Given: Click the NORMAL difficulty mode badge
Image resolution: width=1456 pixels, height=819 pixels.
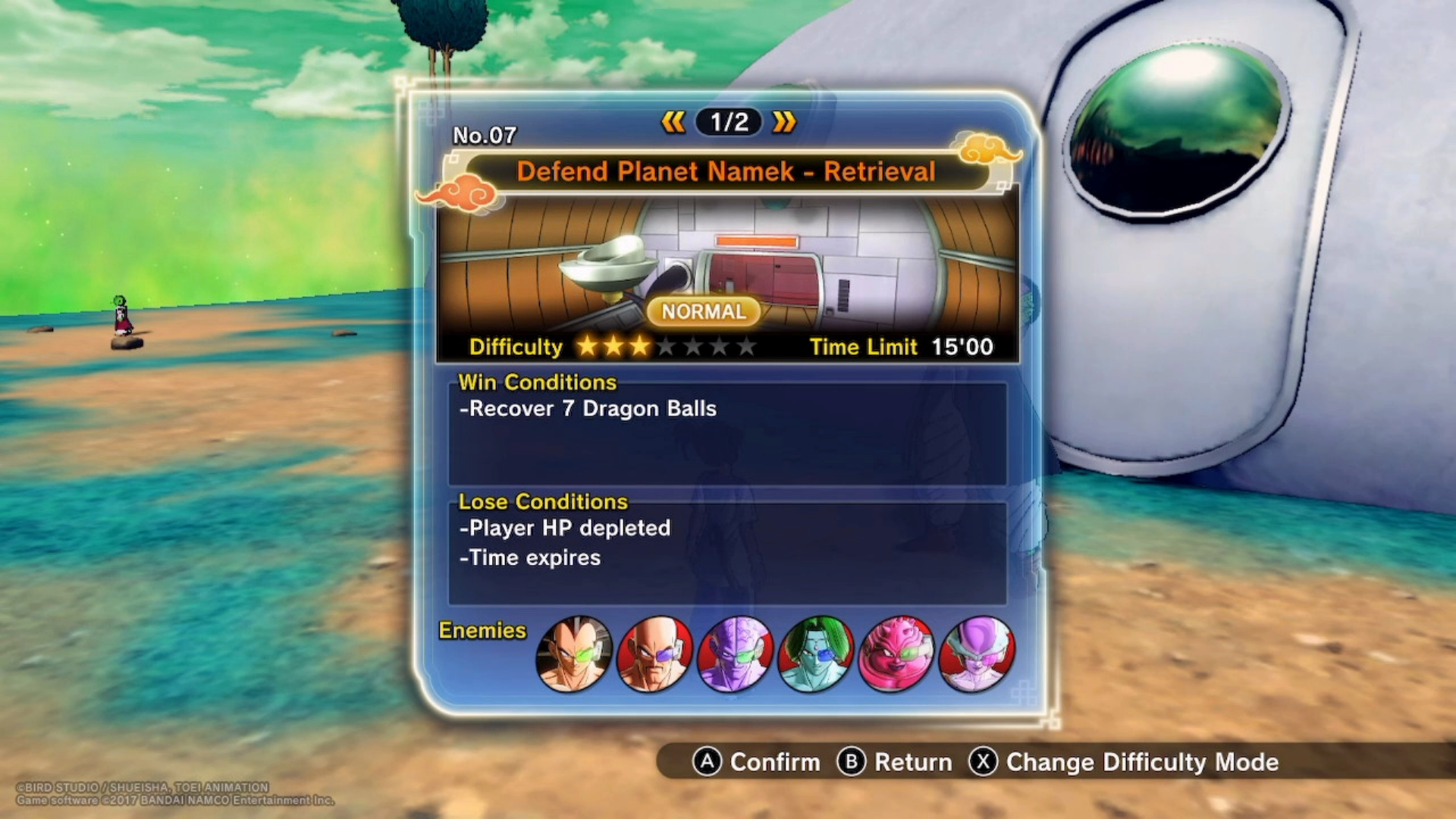Looking at the screenshot, I should pos(703,312).
